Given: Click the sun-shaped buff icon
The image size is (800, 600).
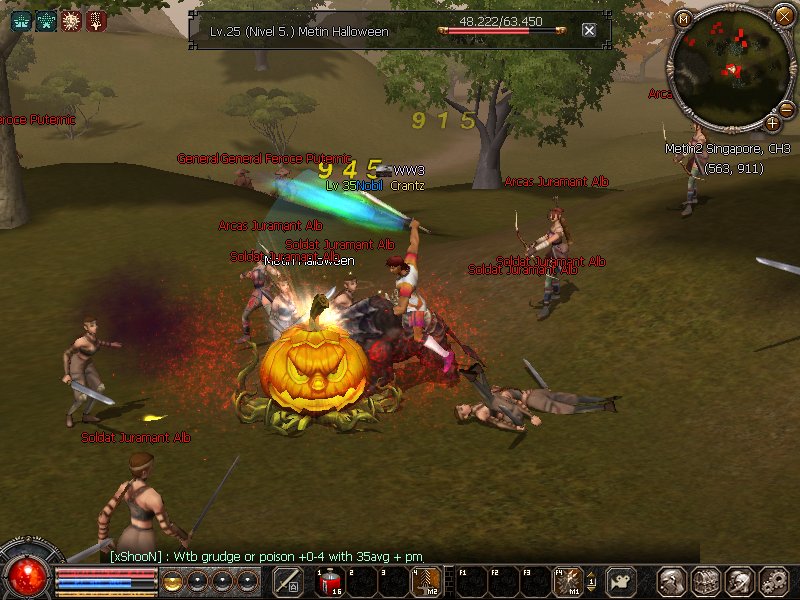Looking at the screenshot, I should [x=71, y=20].
